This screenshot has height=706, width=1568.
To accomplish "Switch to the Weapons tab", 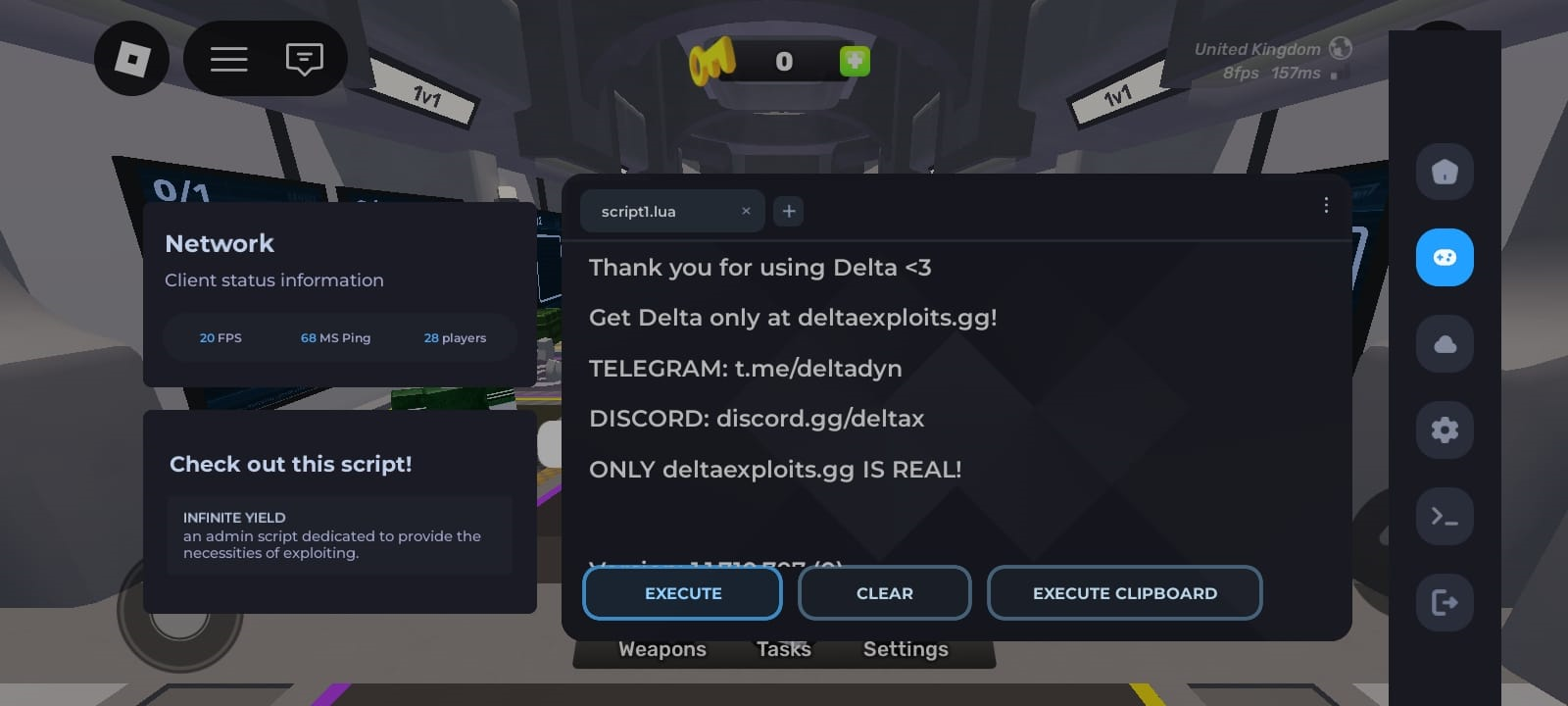I will tap(661, 648).
